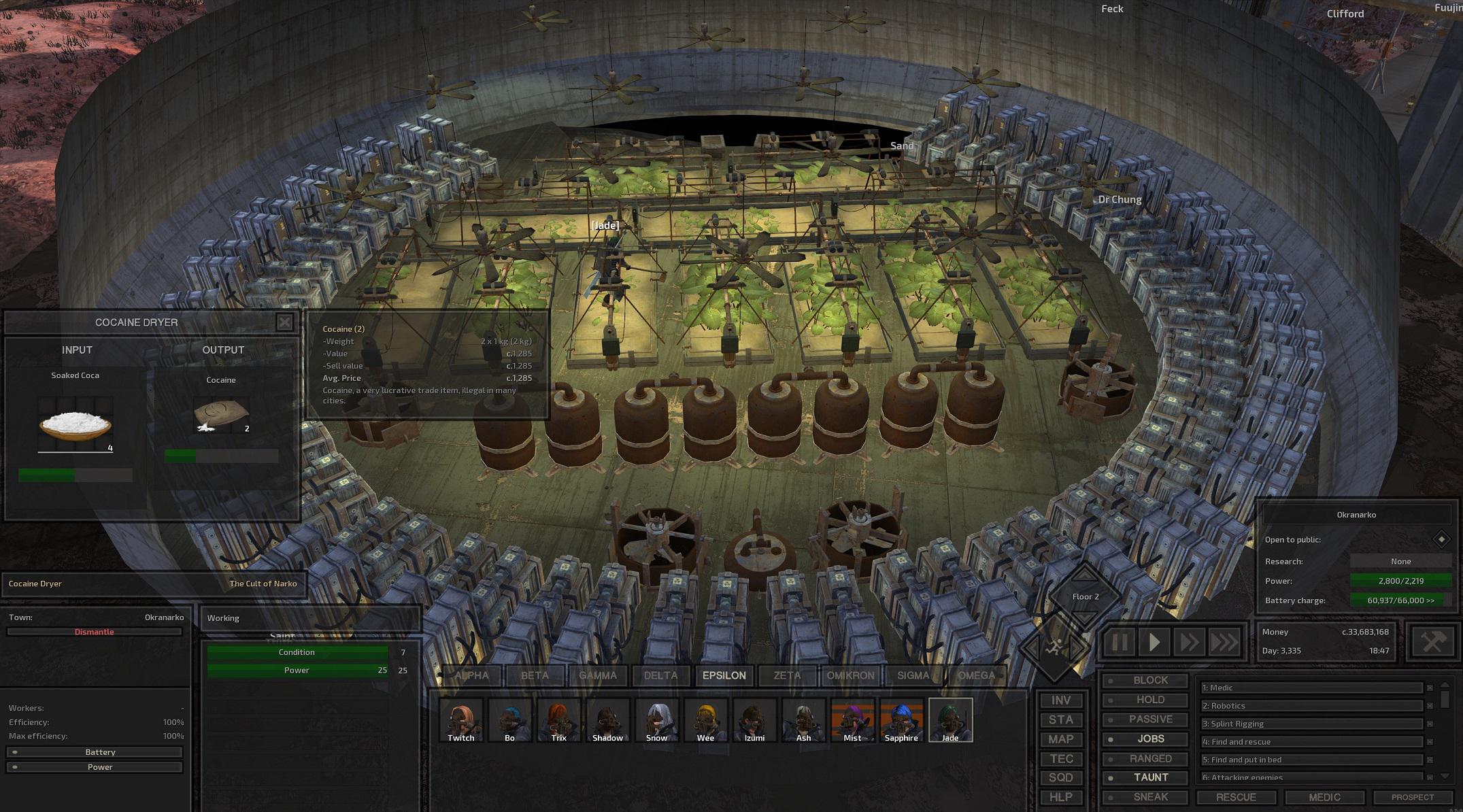Open the Research selector showing None

point(1400,561)
